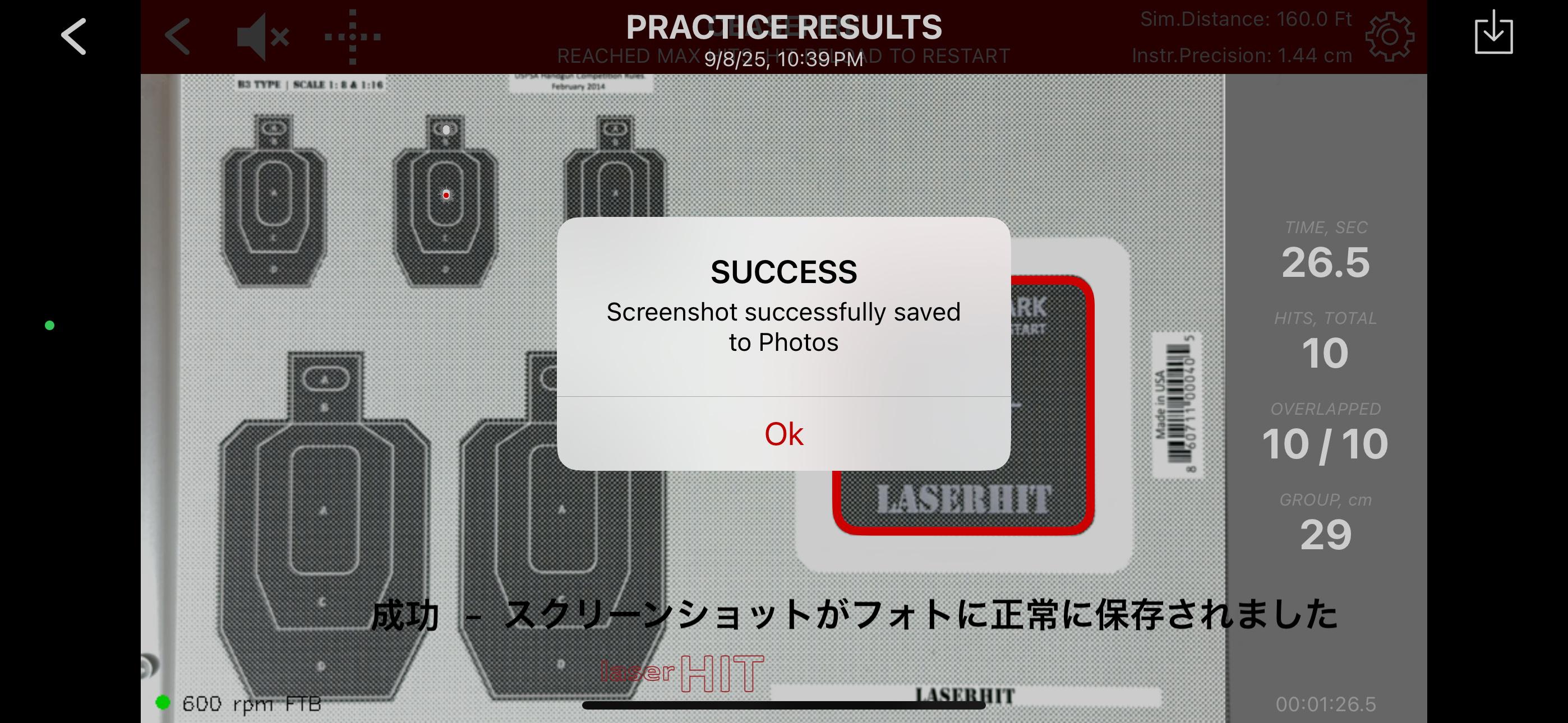
Task: Tap the dotted crosshair calibration icon
Action: pyautogui.click(x=352, y=36)
